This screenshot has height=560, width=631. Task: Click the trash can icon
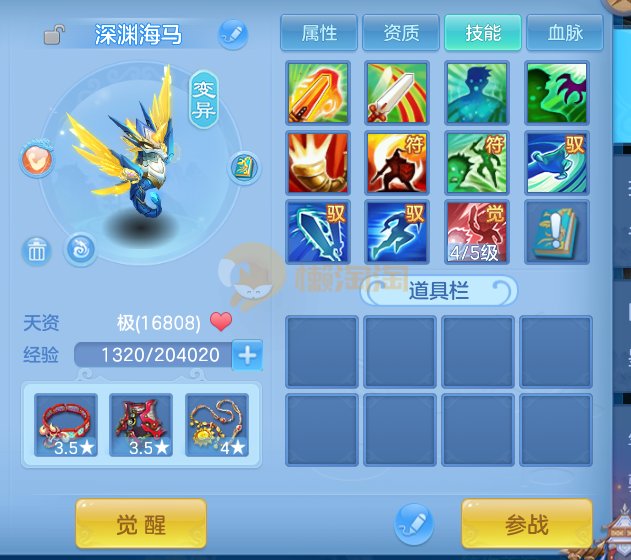(x=37, y=250)
